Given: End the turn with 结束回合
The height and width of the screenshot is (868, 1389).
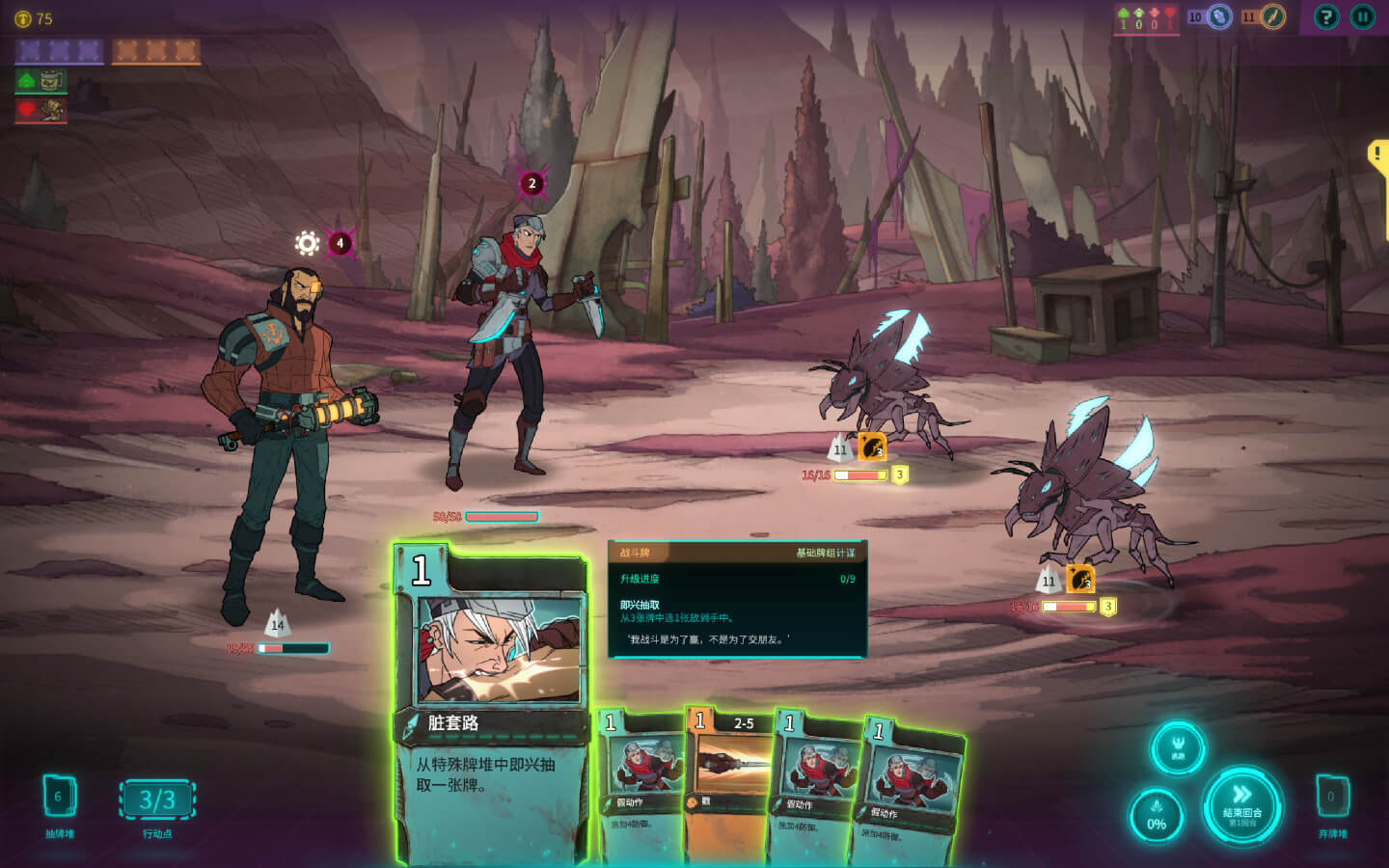Looking at the screenshot, I should click(x=1241, y=803).
